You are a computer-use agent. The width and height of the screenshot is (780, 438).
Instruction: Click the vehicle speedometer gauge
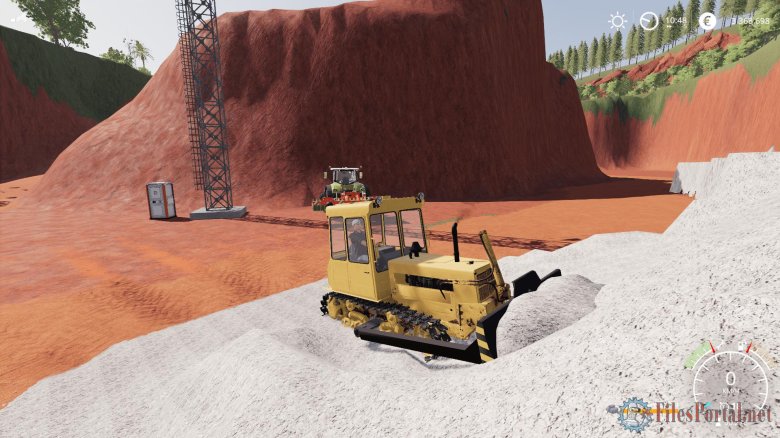coord(730,377)
